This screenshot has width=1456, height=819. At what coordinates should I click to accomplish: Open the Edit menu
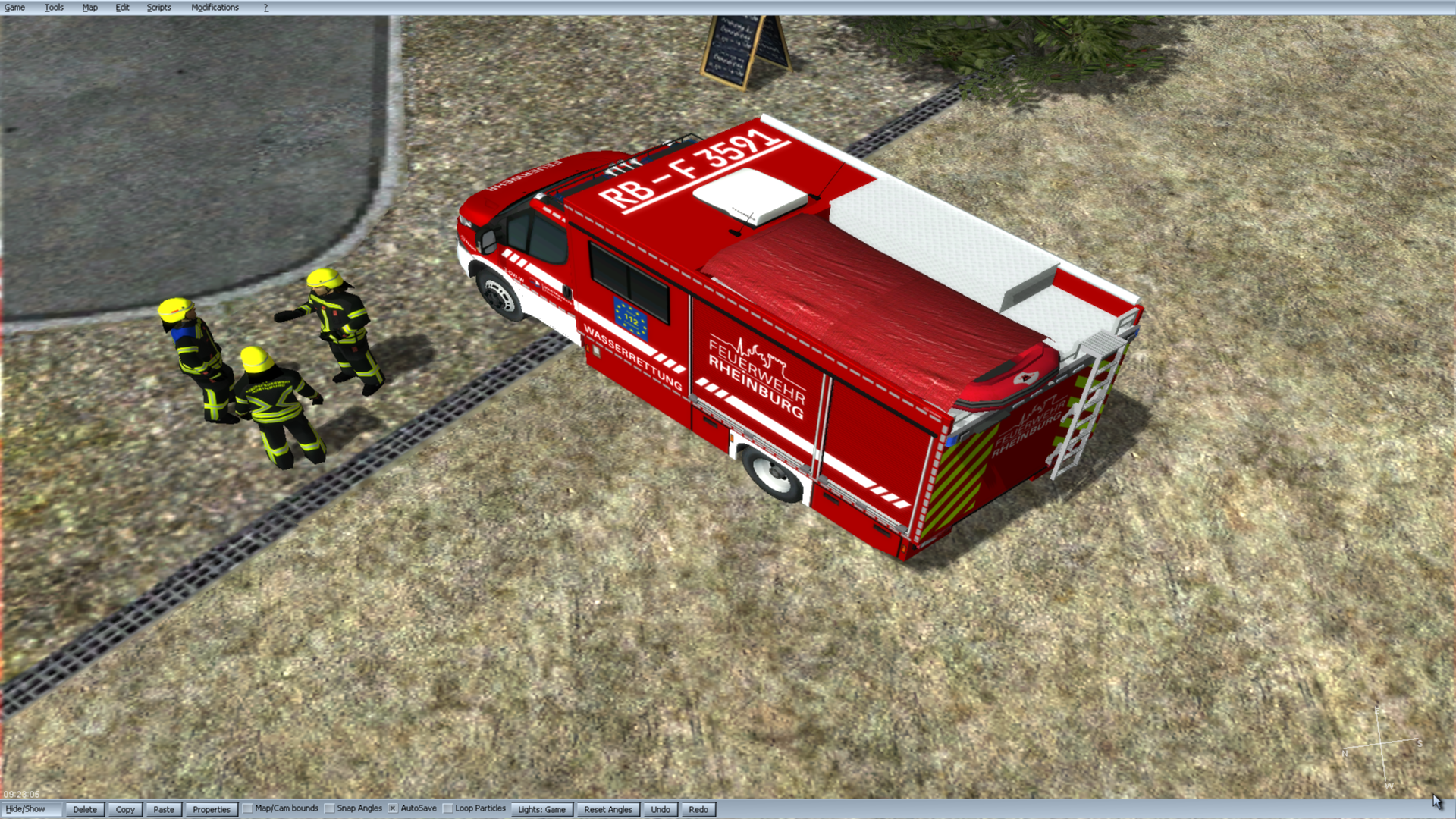point(122,8)
